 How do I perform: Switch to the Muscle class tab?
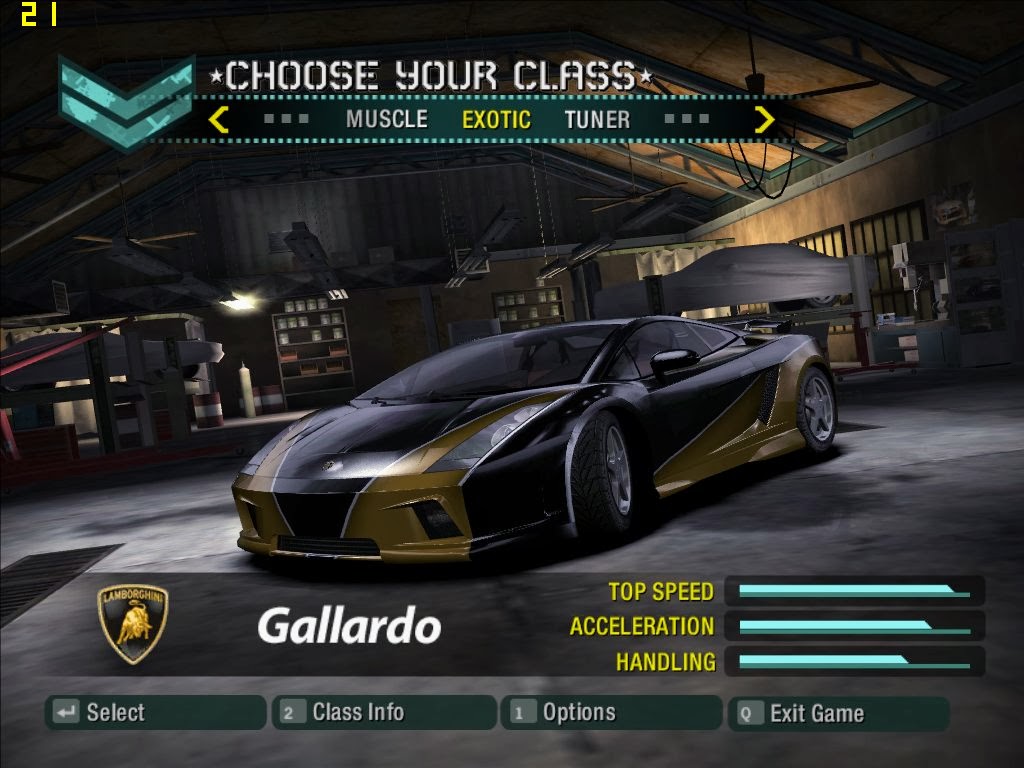386,120
